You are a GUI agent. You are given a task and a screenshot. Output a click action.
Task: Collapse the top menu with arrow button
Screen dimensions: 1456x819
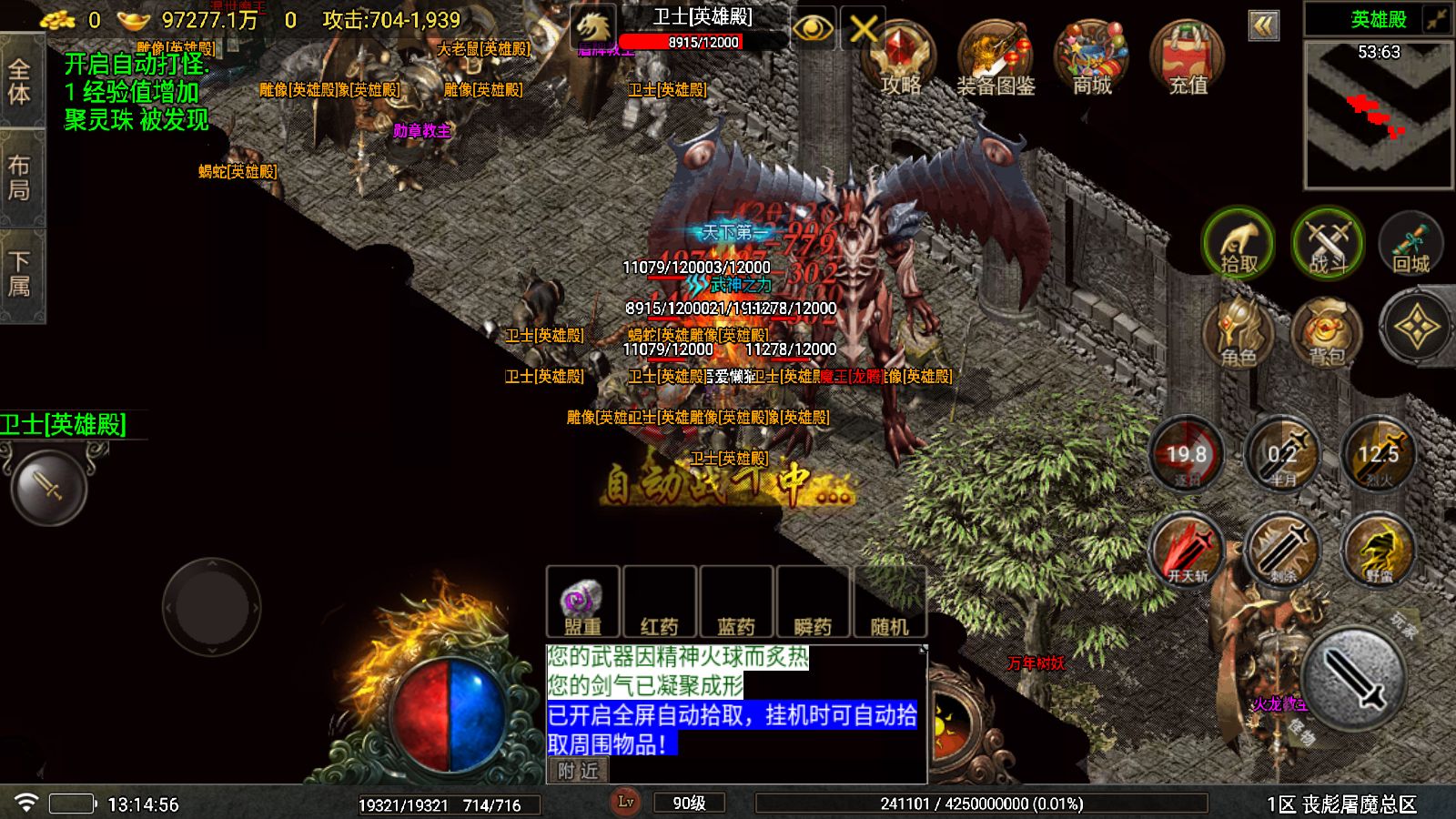pos(1263,25)
